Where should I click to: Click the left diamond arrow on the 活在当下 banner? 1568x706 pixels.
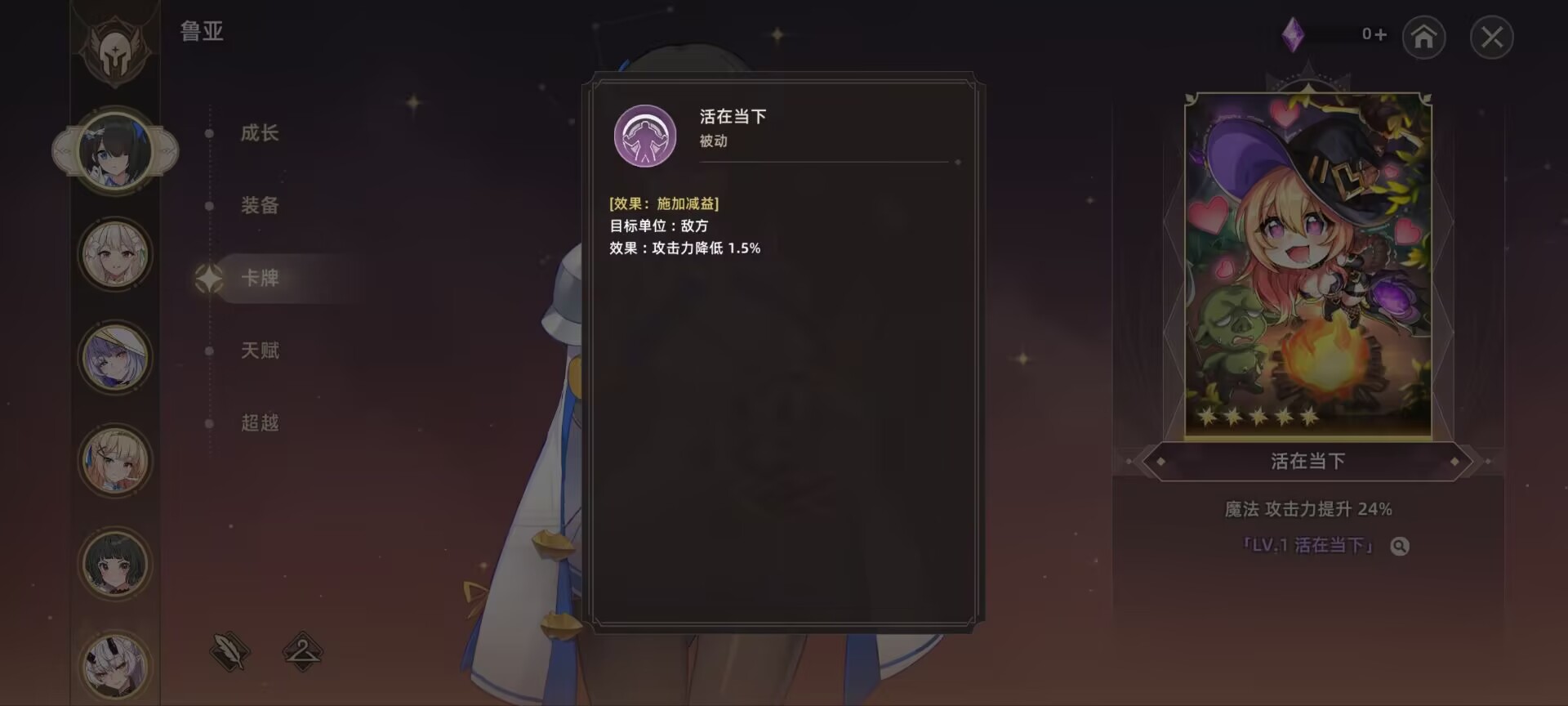tap(1161, 461)
